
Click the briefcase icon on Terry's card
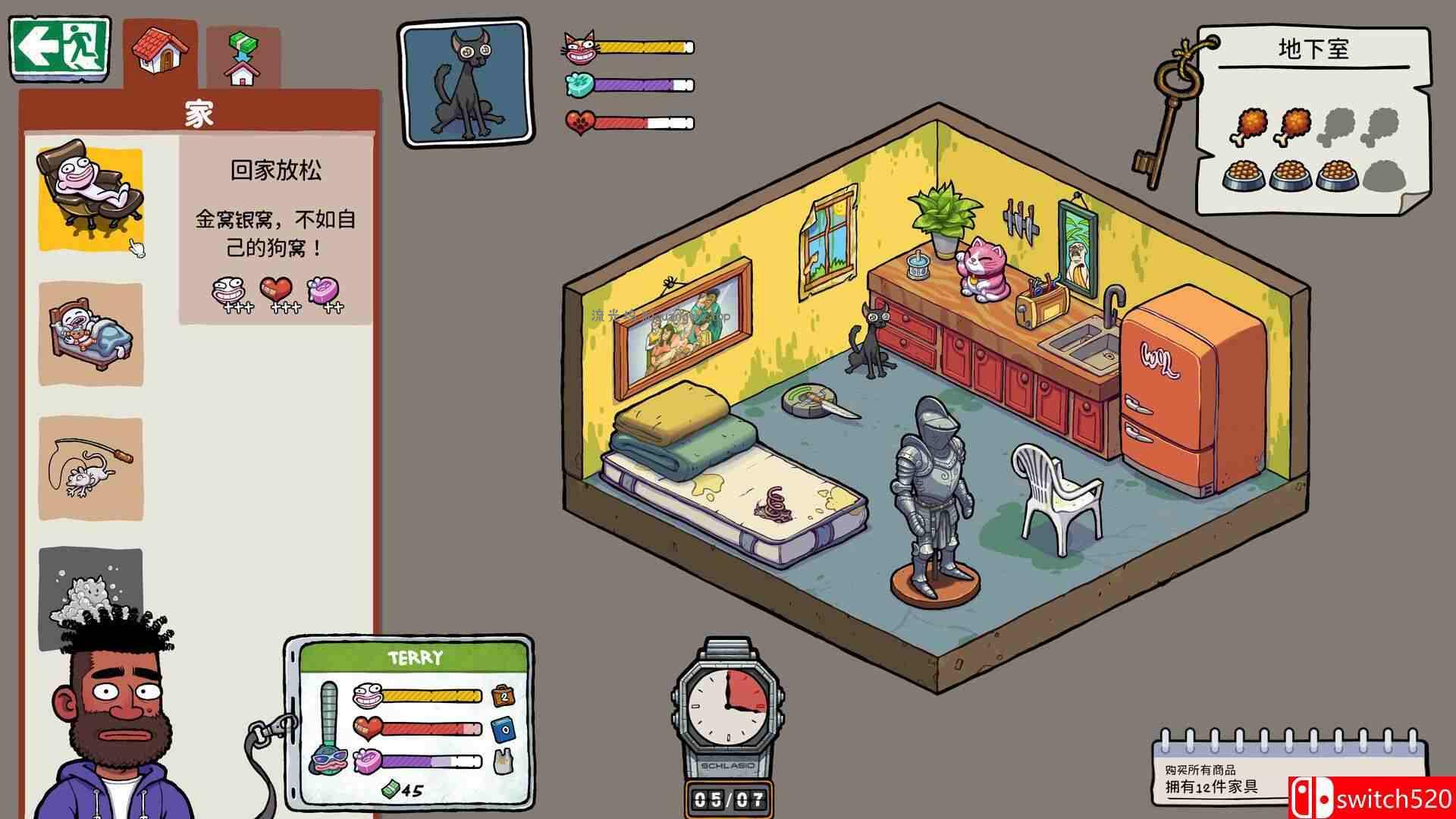(503, 694)
